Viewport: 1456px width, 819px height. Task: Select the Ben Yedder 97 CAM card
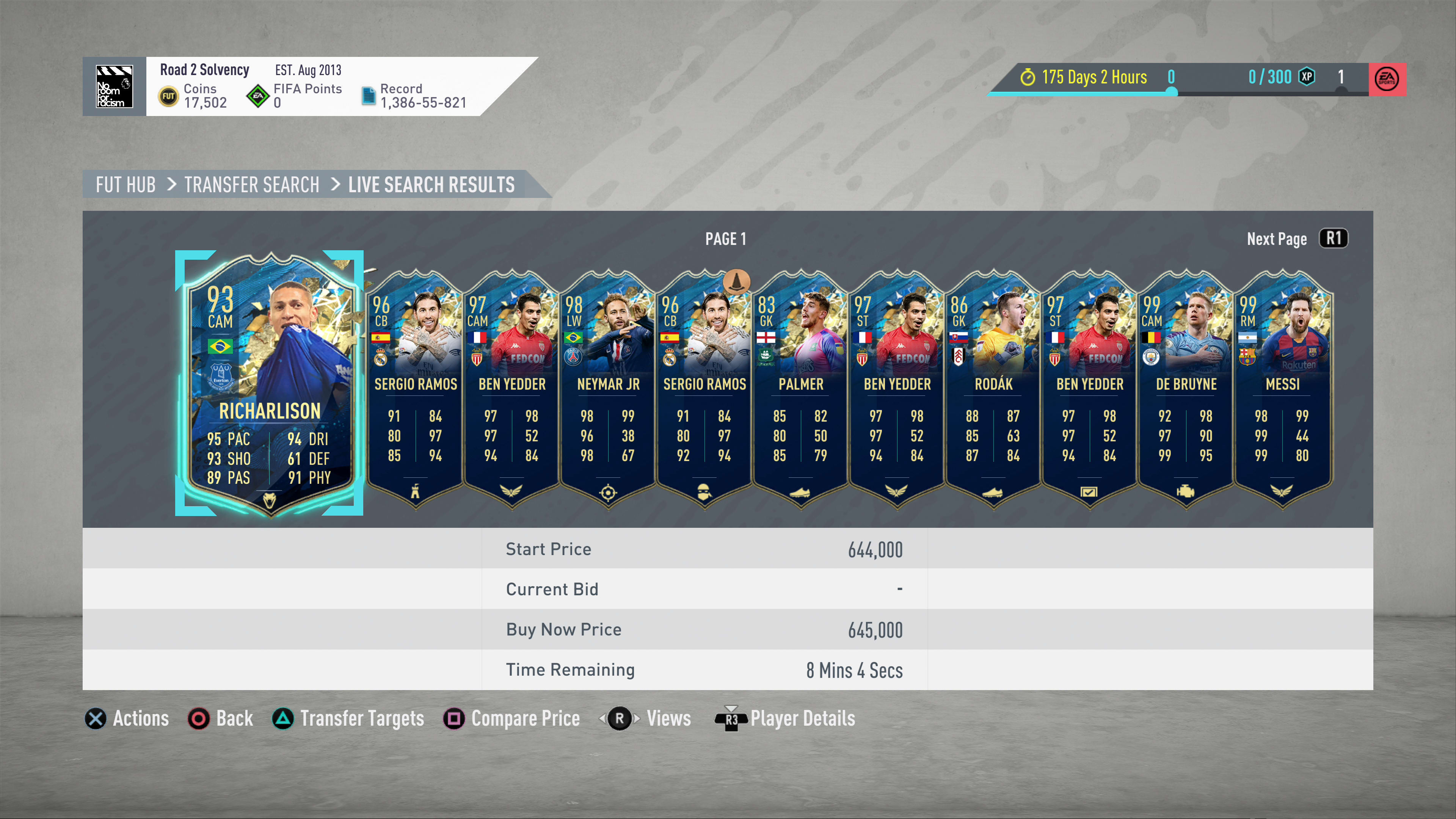tap(511, 390)
